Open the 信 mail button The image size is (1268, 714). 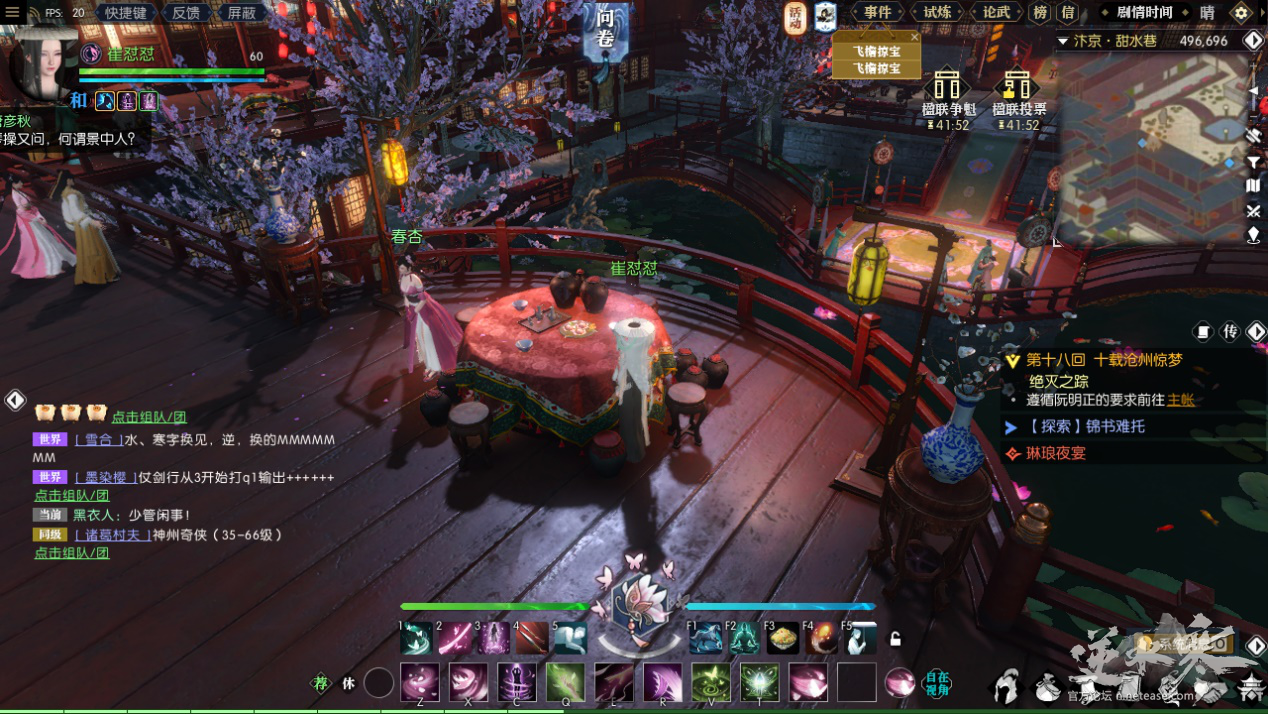tap(1067, 13)
